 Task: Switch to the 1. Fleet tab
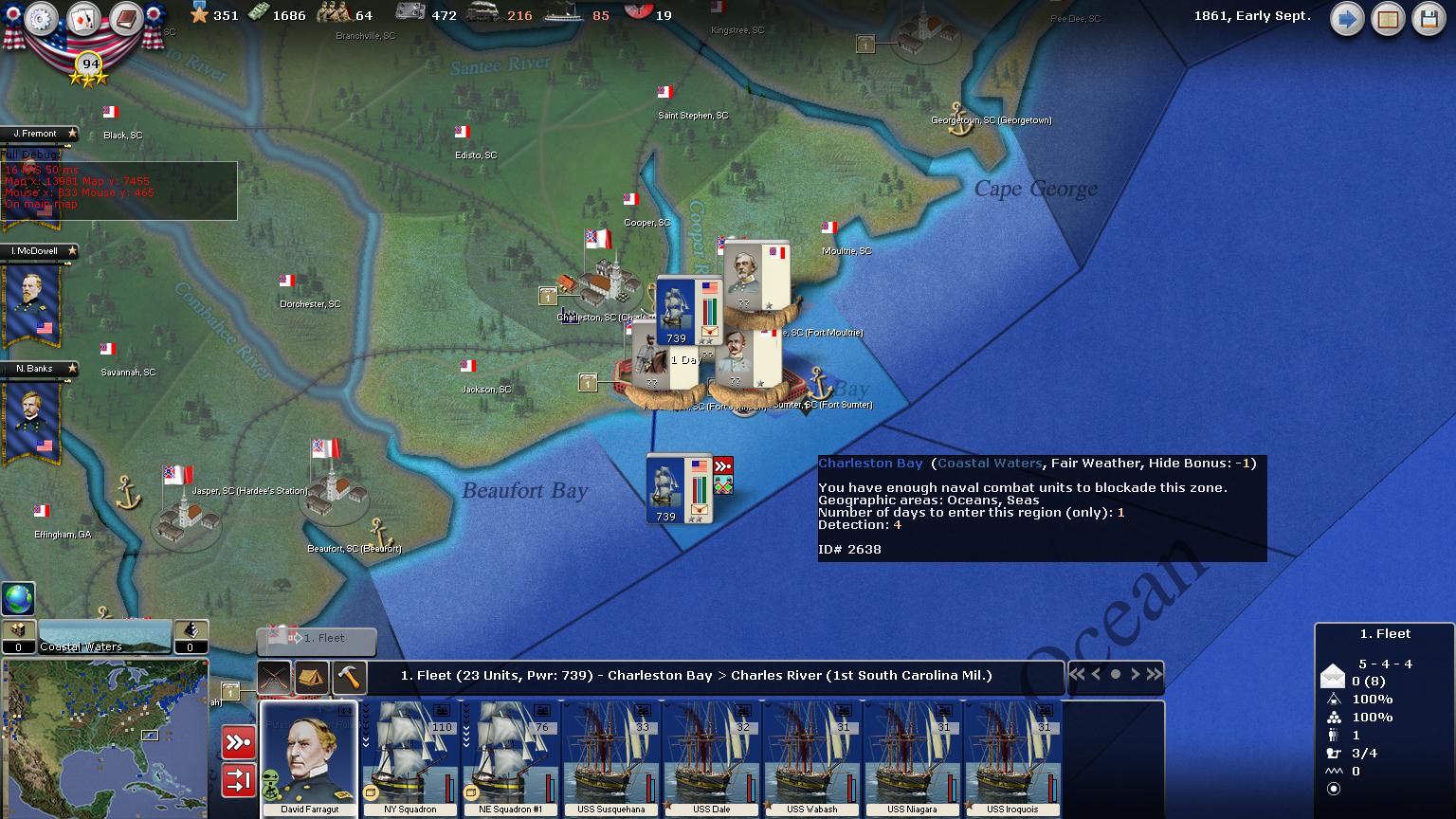(318, 640)
